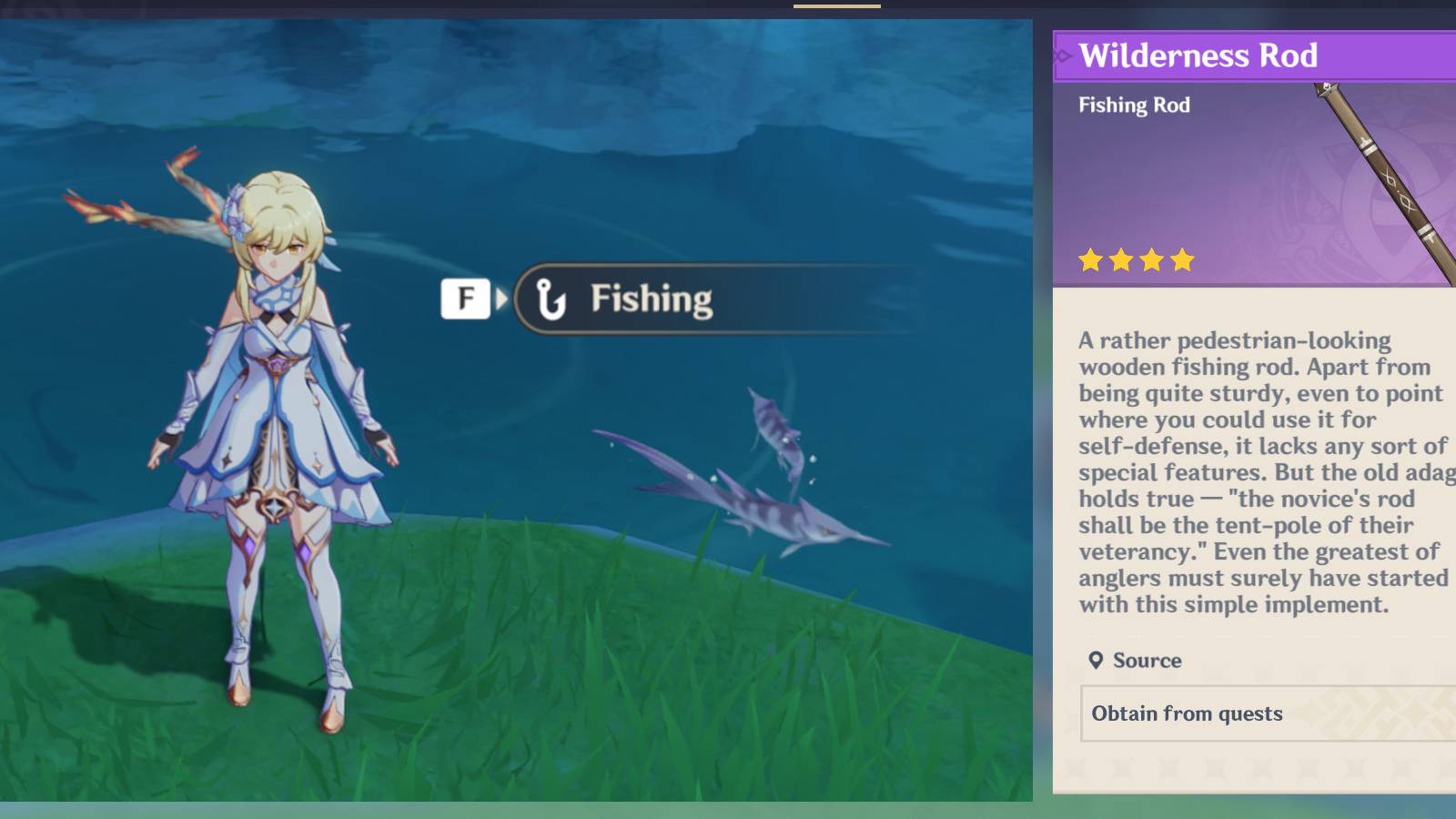Select the fourth rarity star

point(1183,261)
